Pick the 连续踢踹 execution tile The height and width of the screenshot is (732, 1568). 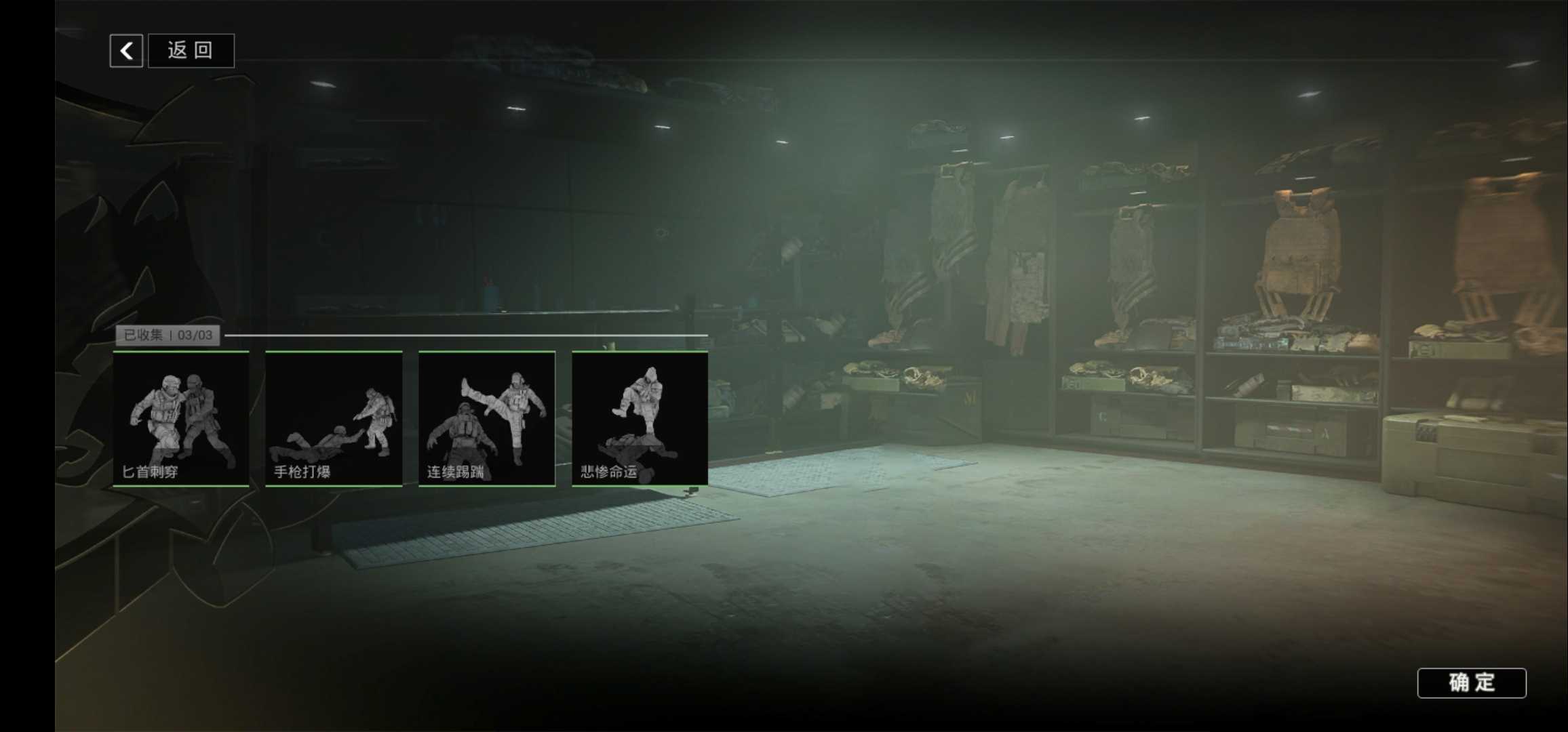point(487,418)
